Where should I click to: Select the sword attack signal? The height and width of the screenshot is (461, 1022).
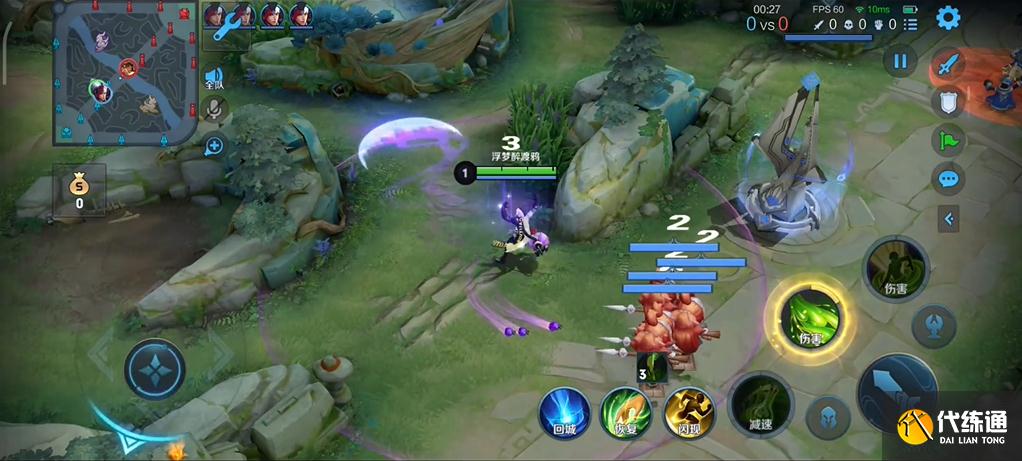coord(948,65)
